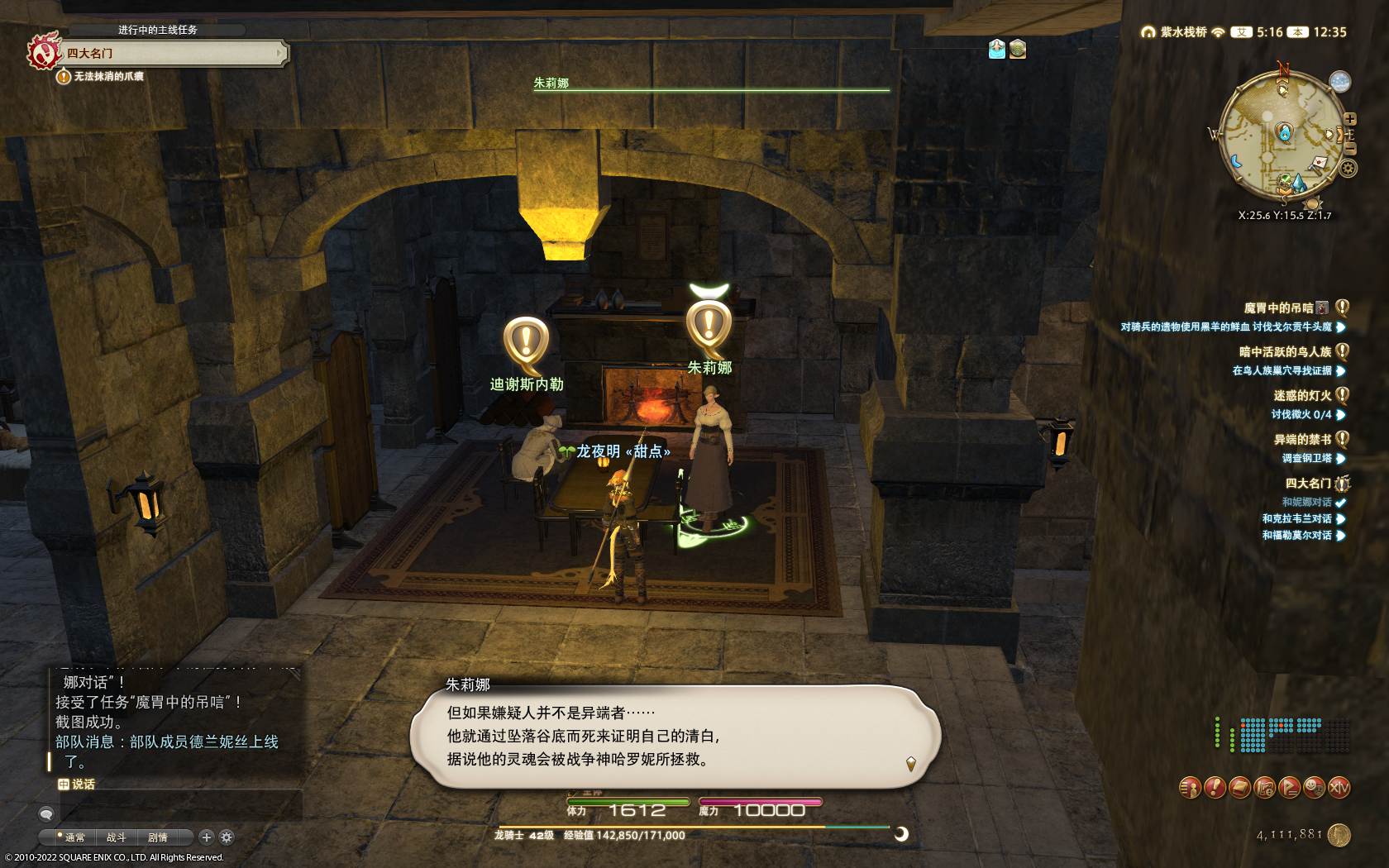Switch chat log to the 剧情 tab
This screenshot has height=868, width=1389.
coord(157,837)
